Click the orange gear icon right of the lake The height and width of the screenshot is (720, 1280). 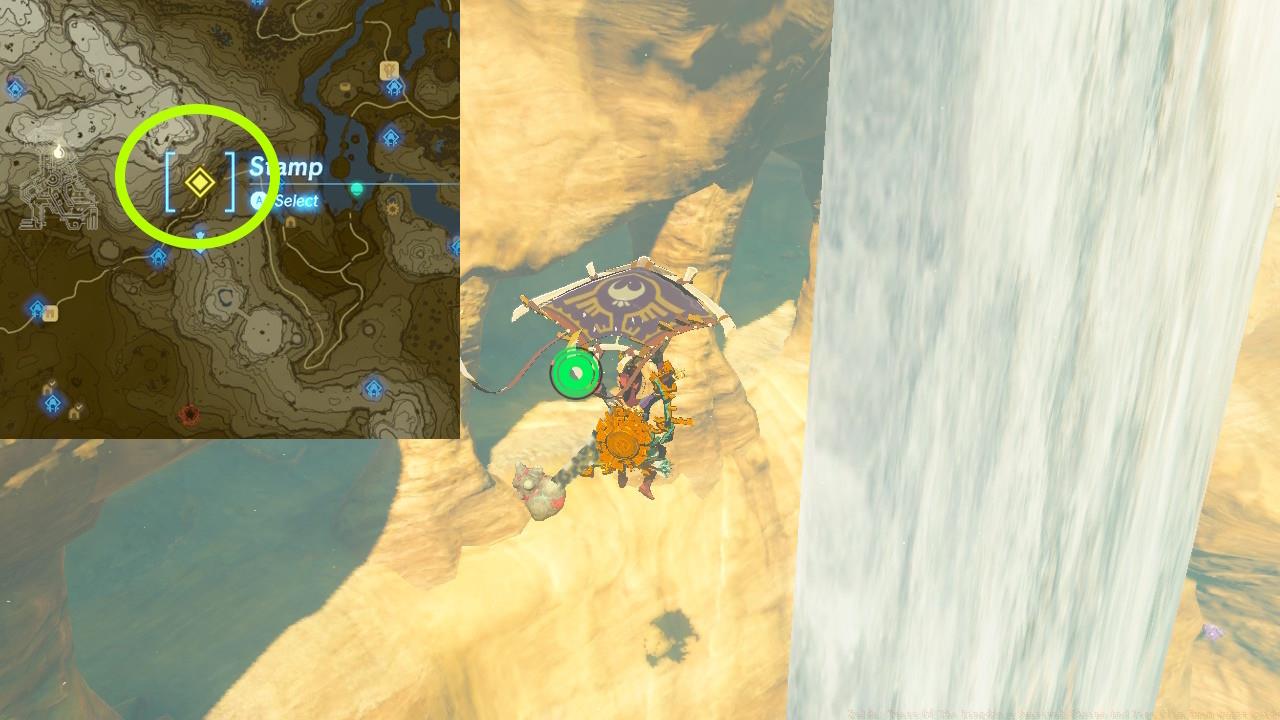(x=392, y=209)
